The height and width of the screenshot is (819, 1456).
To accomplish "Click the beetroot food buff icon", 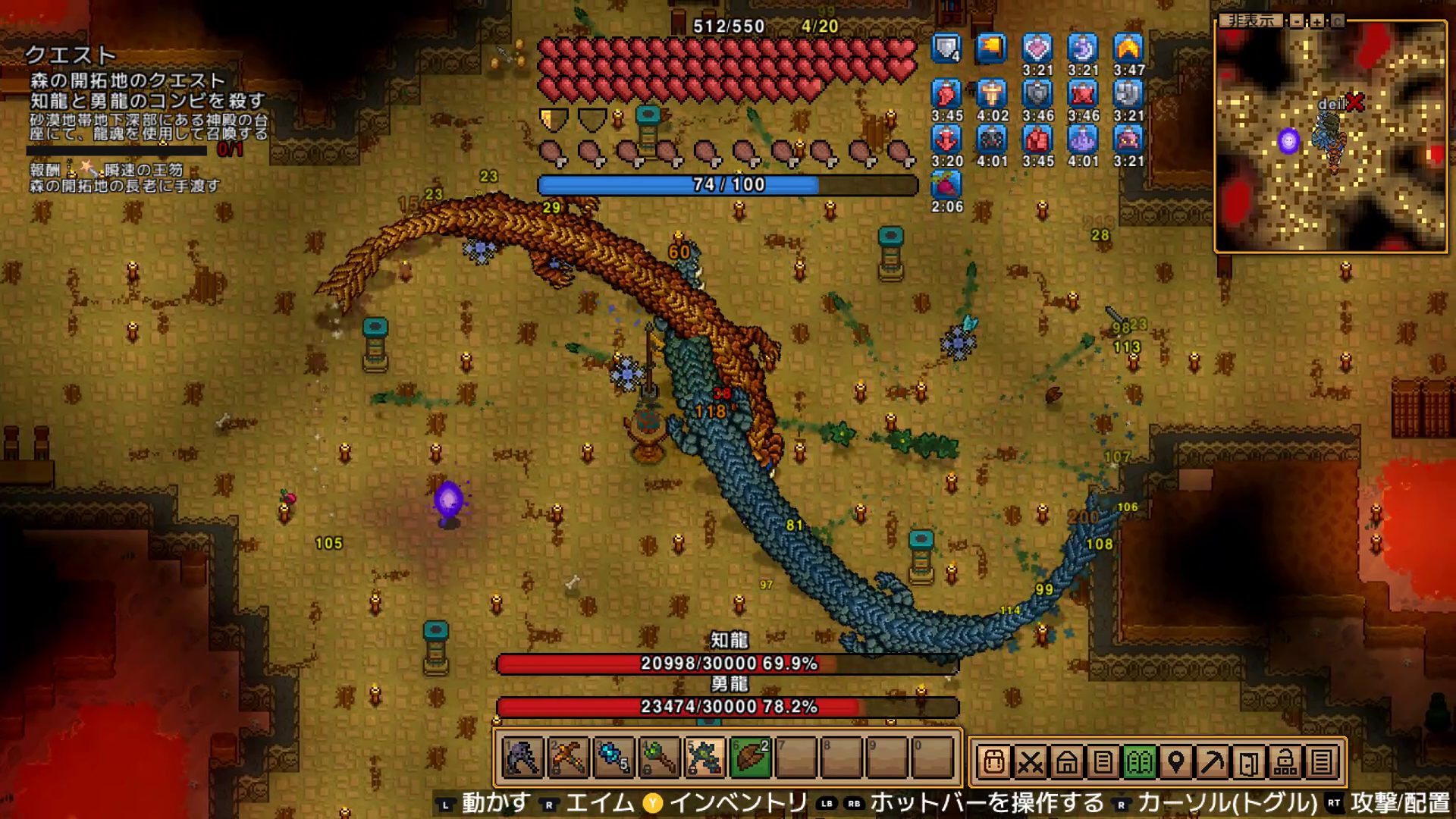I will pyautogui.click(x=946, y=185).
